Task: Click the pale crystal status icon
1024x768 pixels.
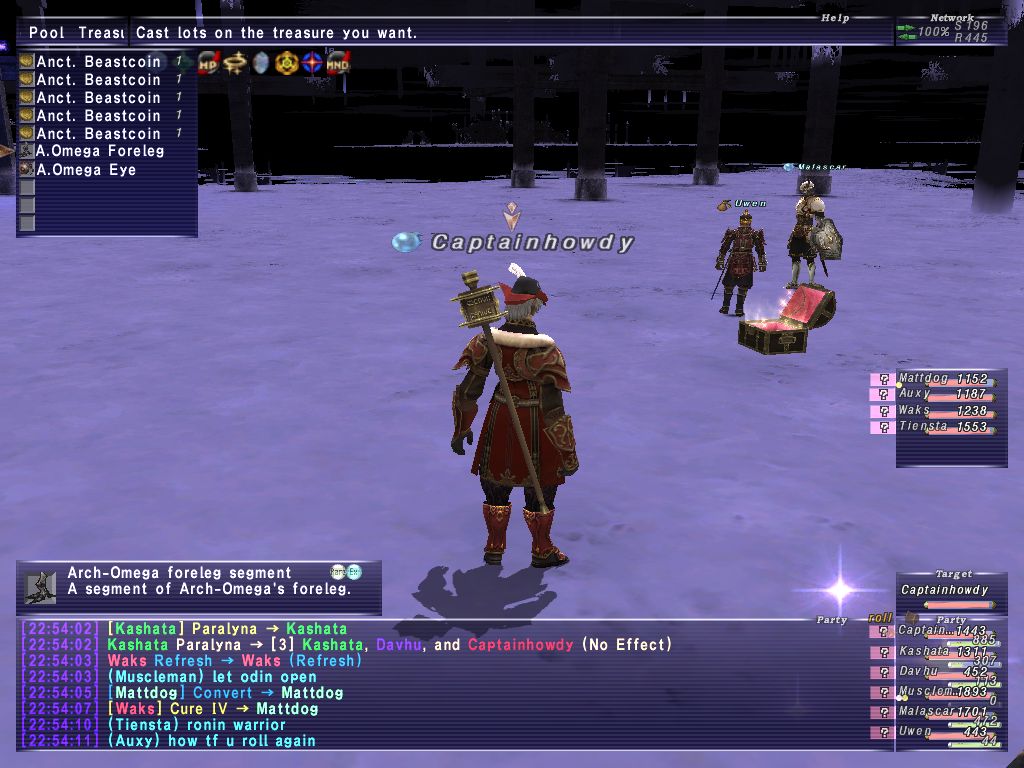Action: tap(261, 63)
